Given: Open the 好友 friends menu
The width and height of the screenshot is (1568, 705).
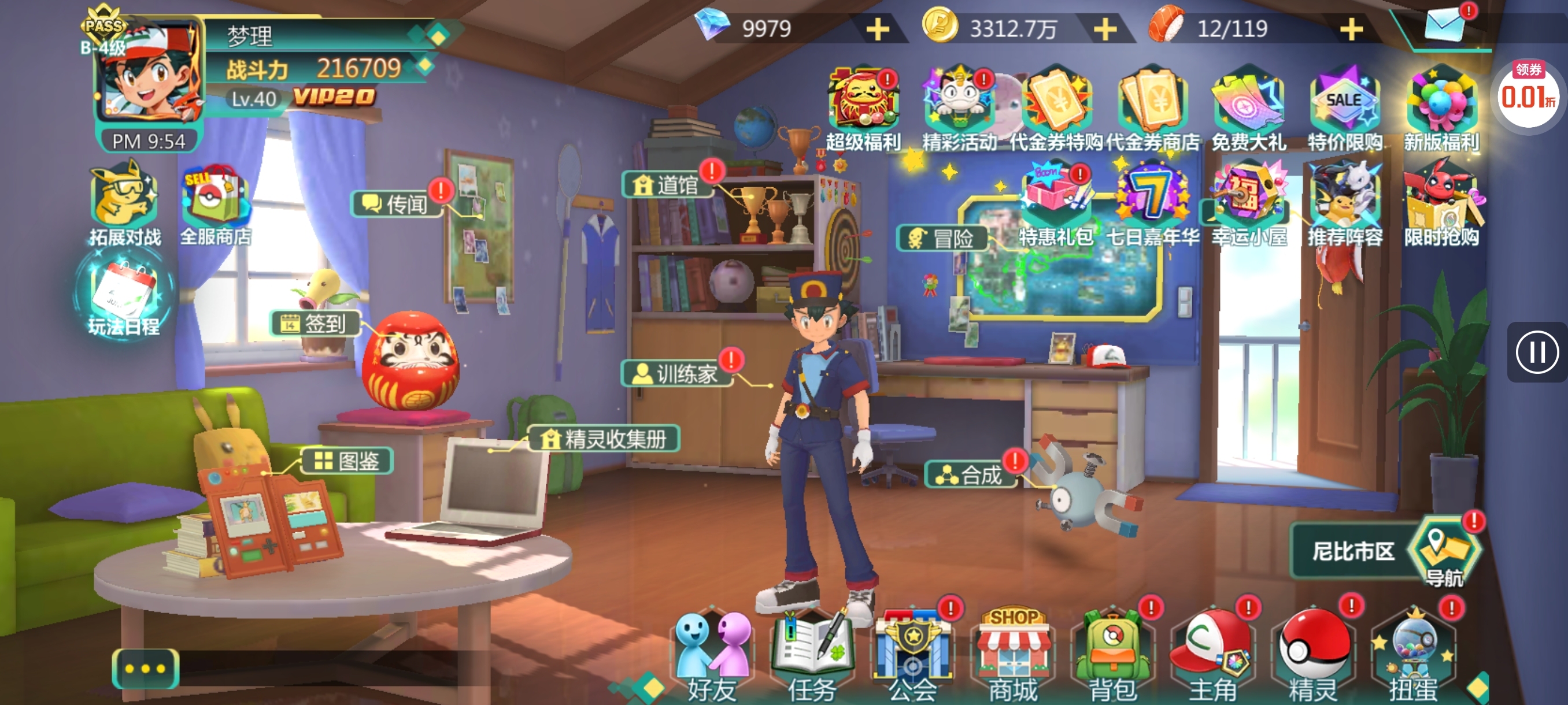Looking at the screenshot, I should point(712,654).
